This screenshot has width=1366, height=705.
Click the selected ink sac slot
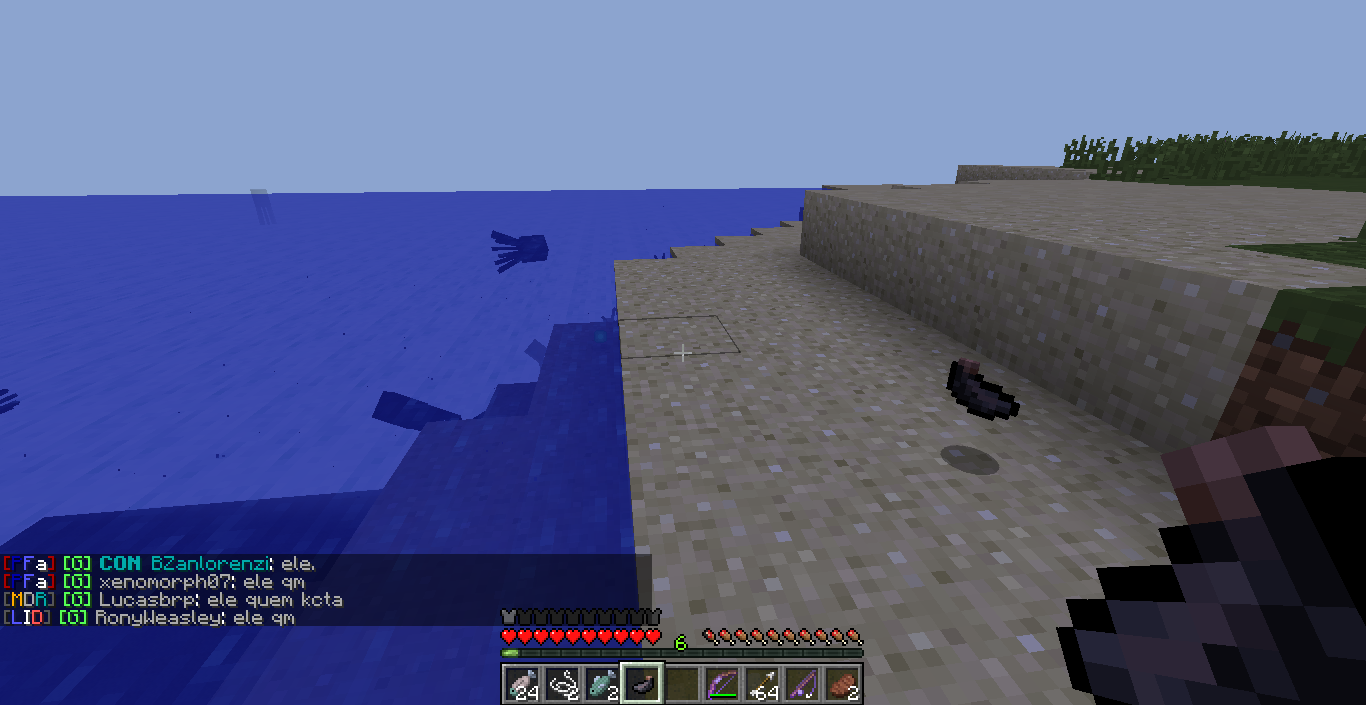pyautogui.click(x=642, y=685)
